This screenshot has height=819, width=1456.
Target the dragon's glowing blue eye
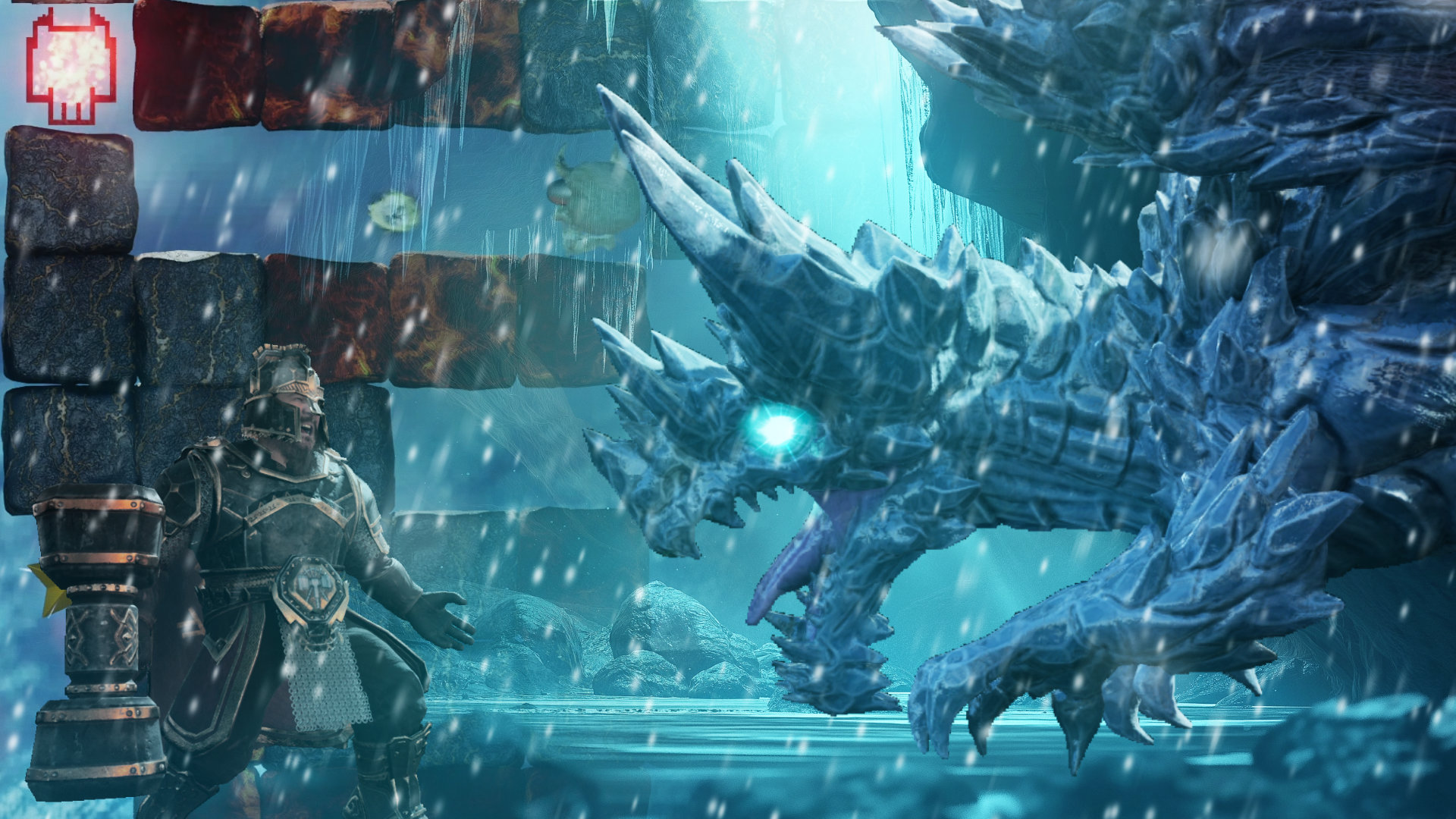777,428
